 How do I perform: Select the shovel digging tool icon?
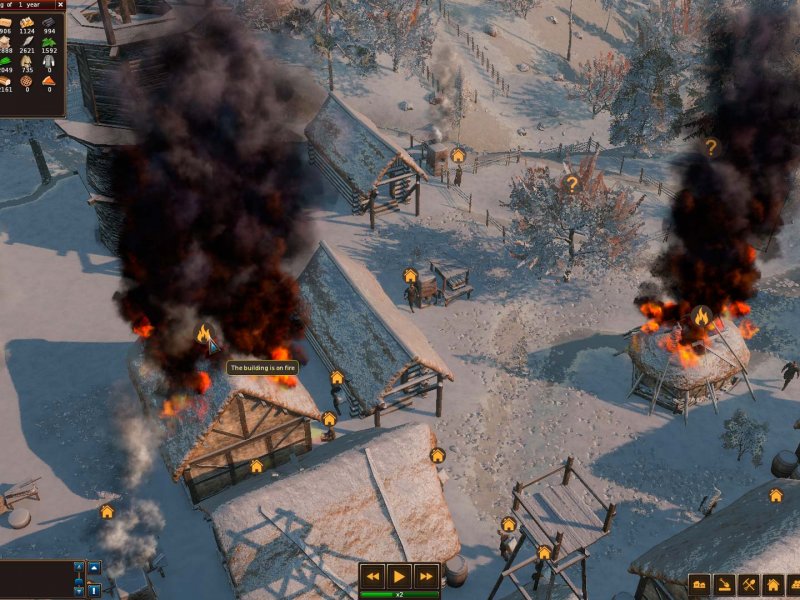[x=724, y=585]
